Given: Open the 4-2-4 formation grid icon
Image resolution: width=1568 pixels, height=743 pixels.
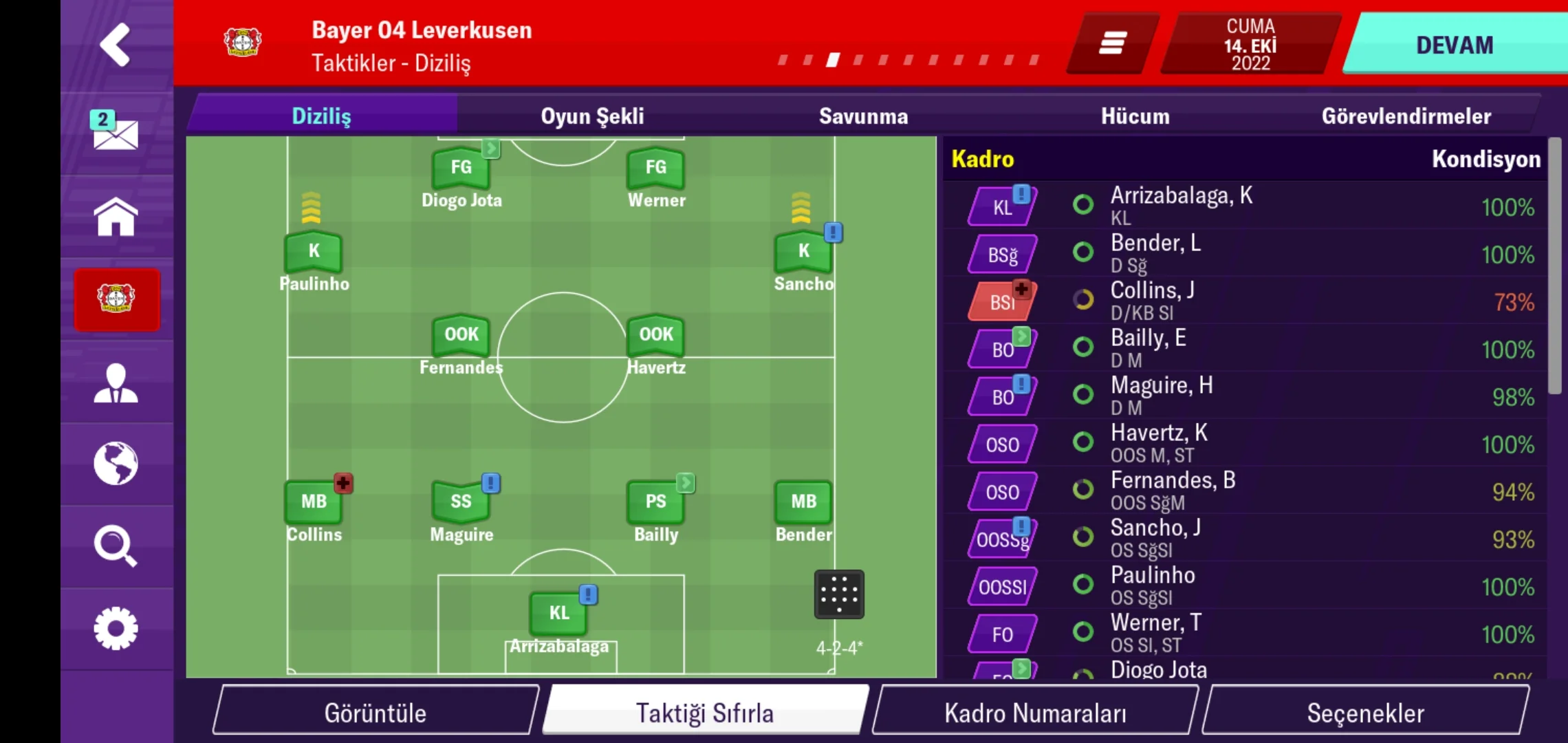Looking at the screenshot, I should point(839,594).
